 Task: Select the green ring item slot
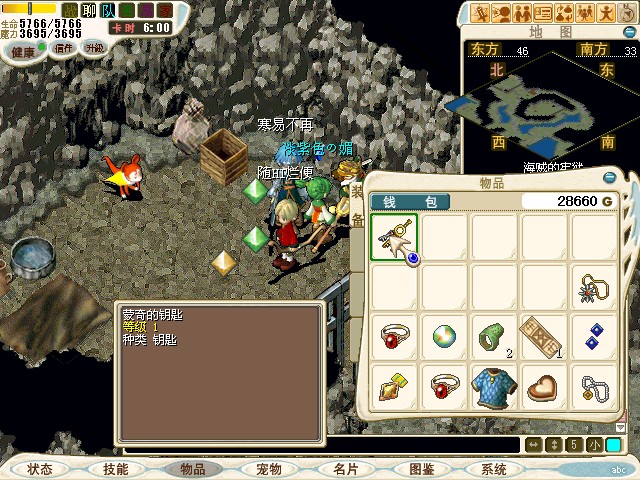[494, 335]
